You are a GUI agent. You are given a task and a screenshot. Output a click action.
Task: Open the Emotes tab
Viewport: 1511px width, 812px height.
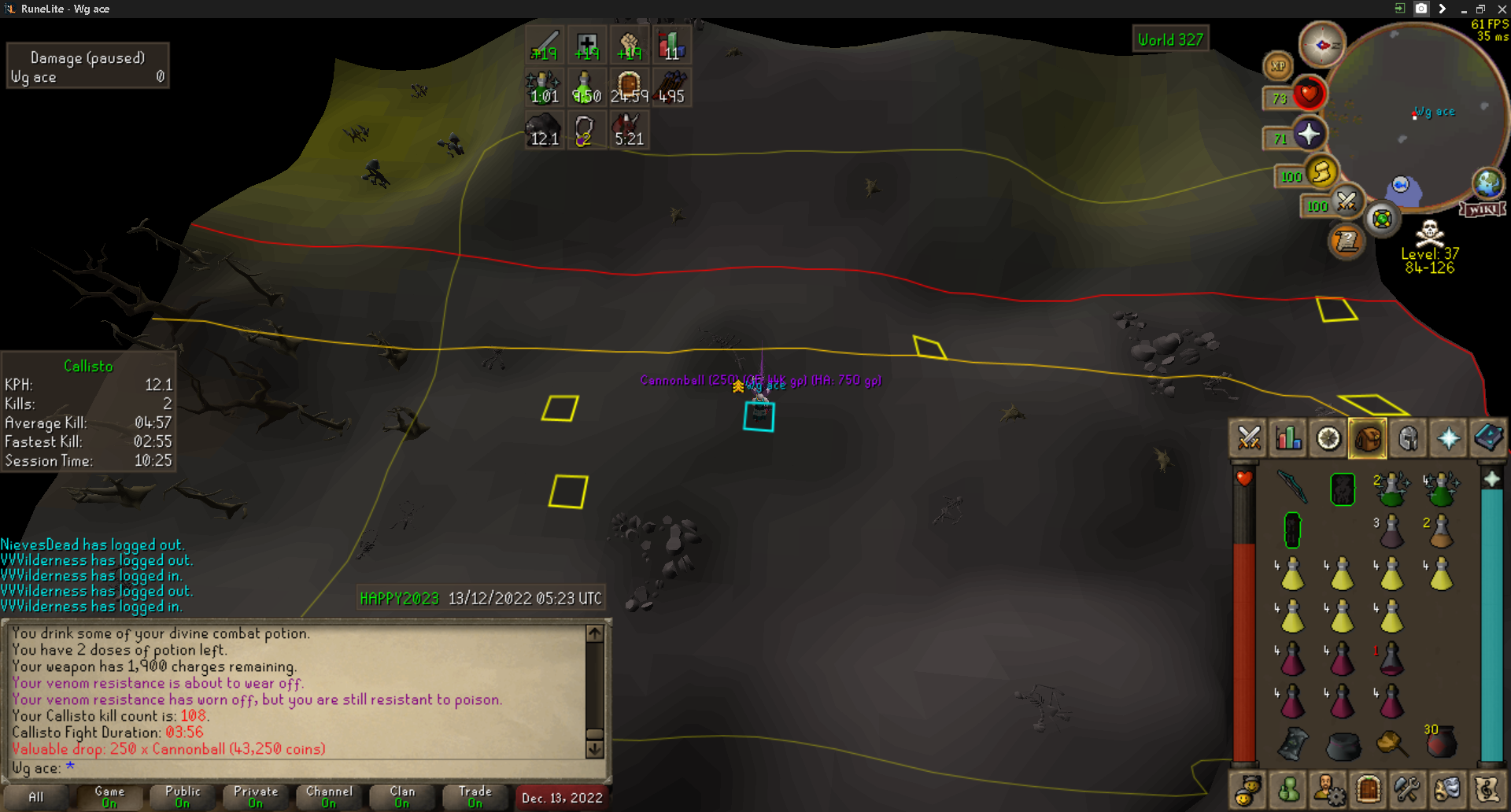[1447, 789]
